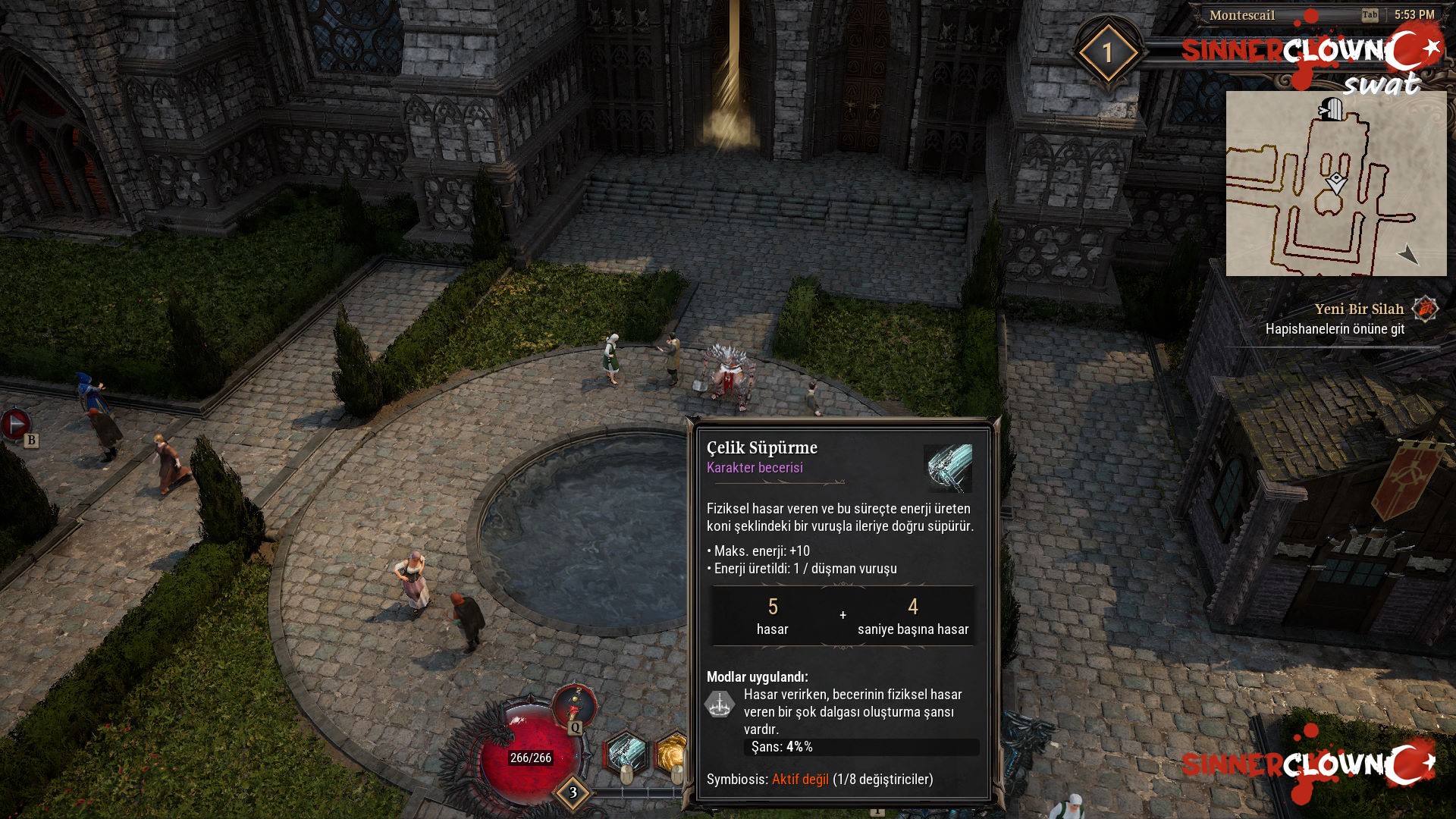This screenshot has height=819, width=1456.
Task: Click the gate marker on the minimap
Action: 1331,109
